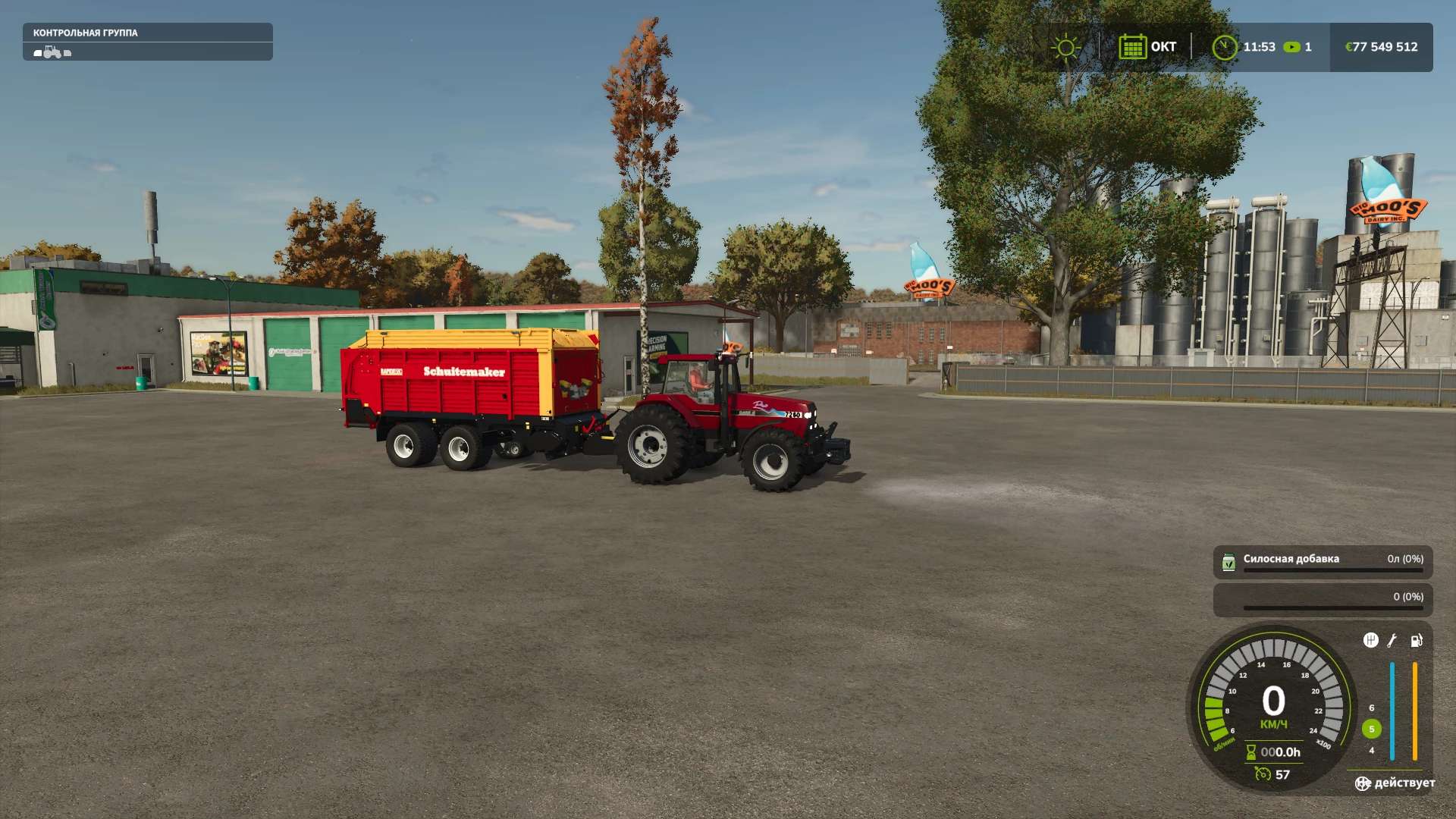This screenshot has width=1456, height=819.
Task: Click the silage additive jar icon
Action: pos(1228,562)
